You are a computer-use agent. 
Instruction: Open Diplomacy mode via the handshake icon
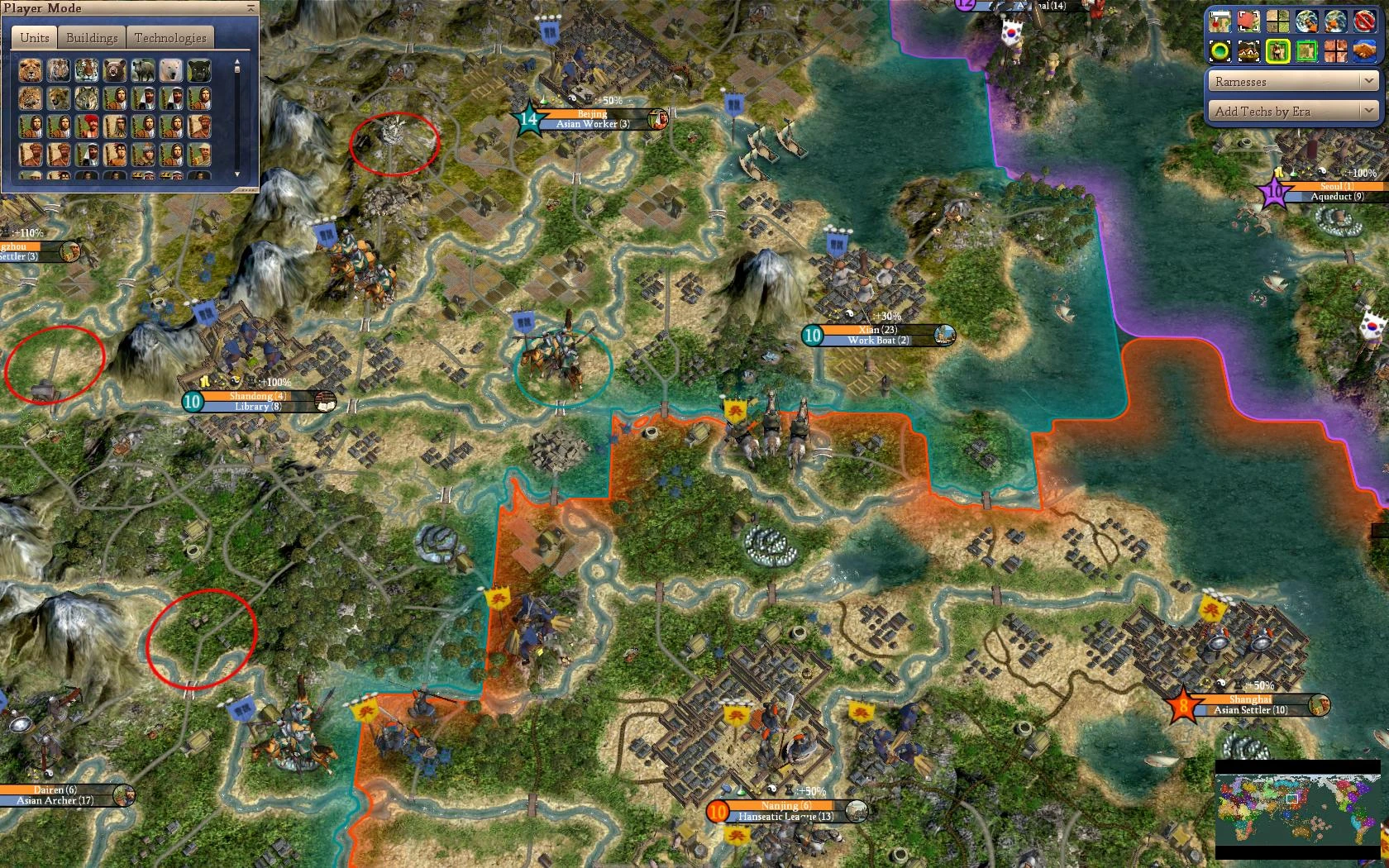1365,51
